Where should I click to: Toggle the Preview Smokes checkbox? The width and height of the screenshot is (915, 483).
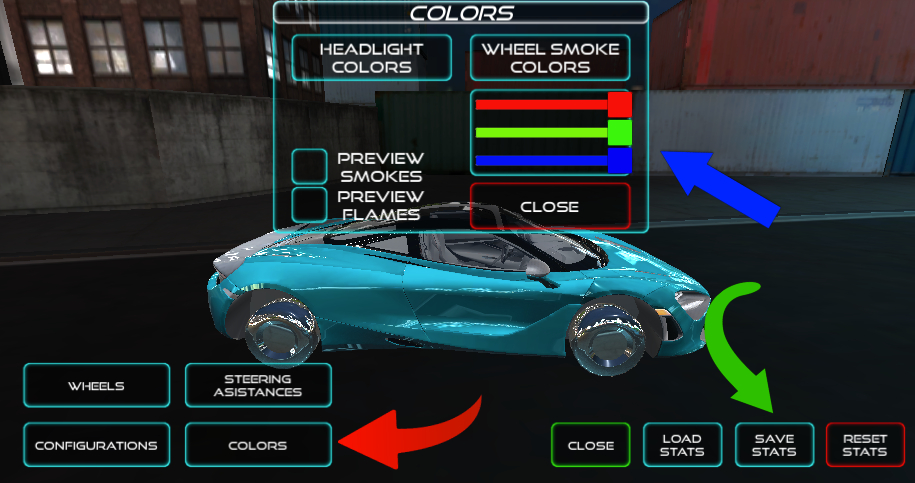[309, 167]
